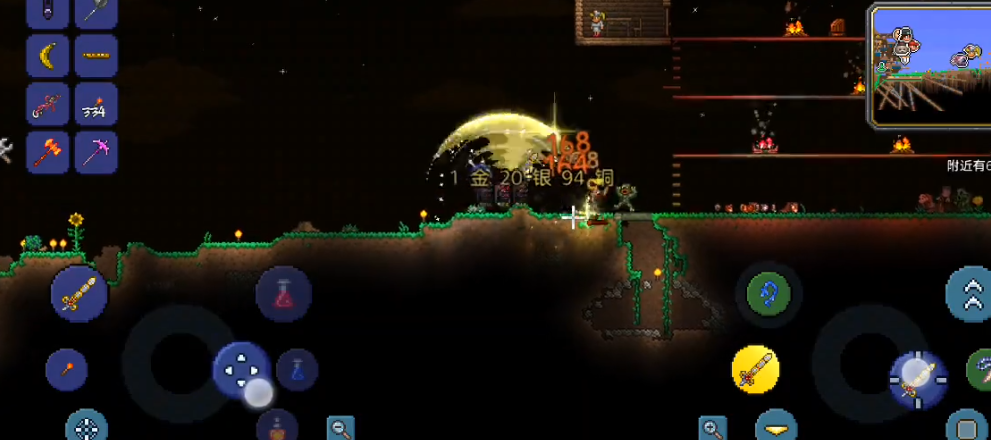This screenshot has width=991, height=440.
Task: Tap the yellow sword attack button
Action: (756, 370)
